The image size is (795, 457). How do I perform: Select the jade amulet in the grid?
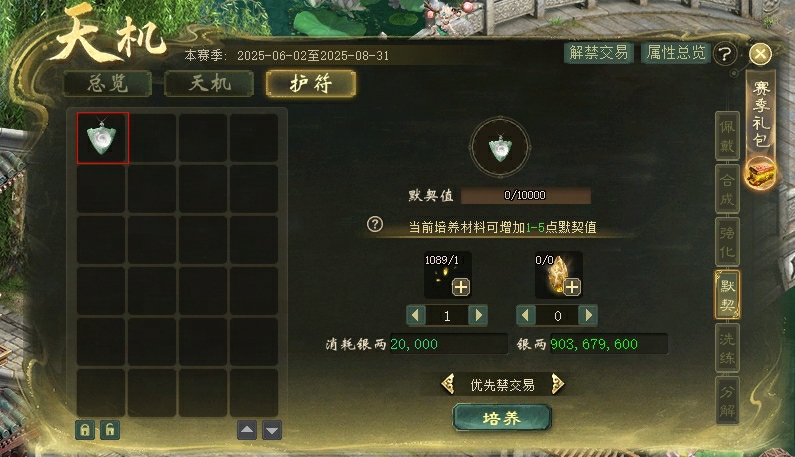tap(103, 138)
